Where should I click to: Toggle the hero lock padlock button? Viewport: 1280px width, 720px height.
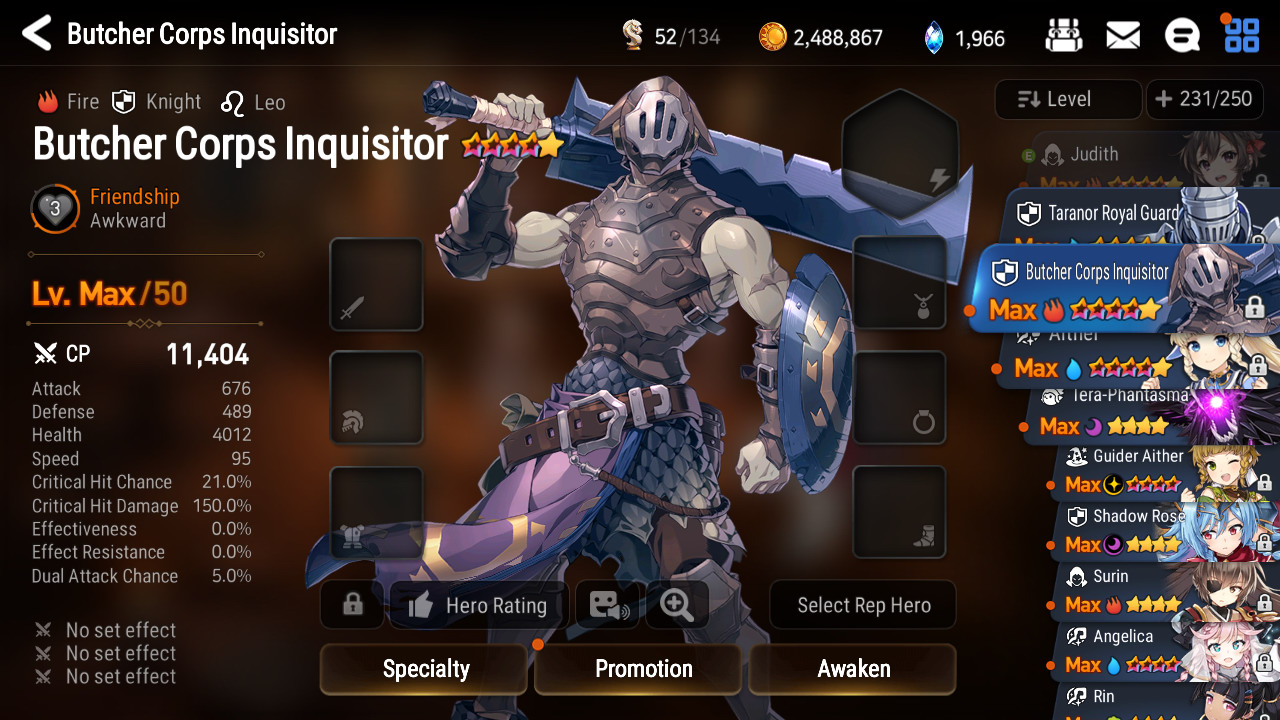point(352,605)
